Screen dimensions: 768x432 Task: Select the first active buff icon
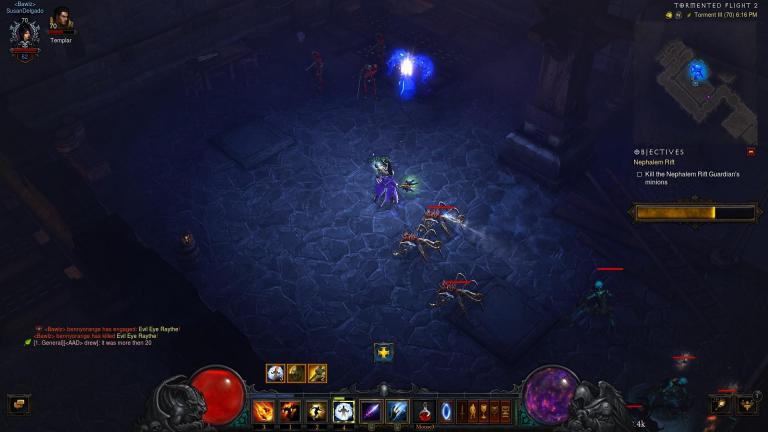click(275, 373)
